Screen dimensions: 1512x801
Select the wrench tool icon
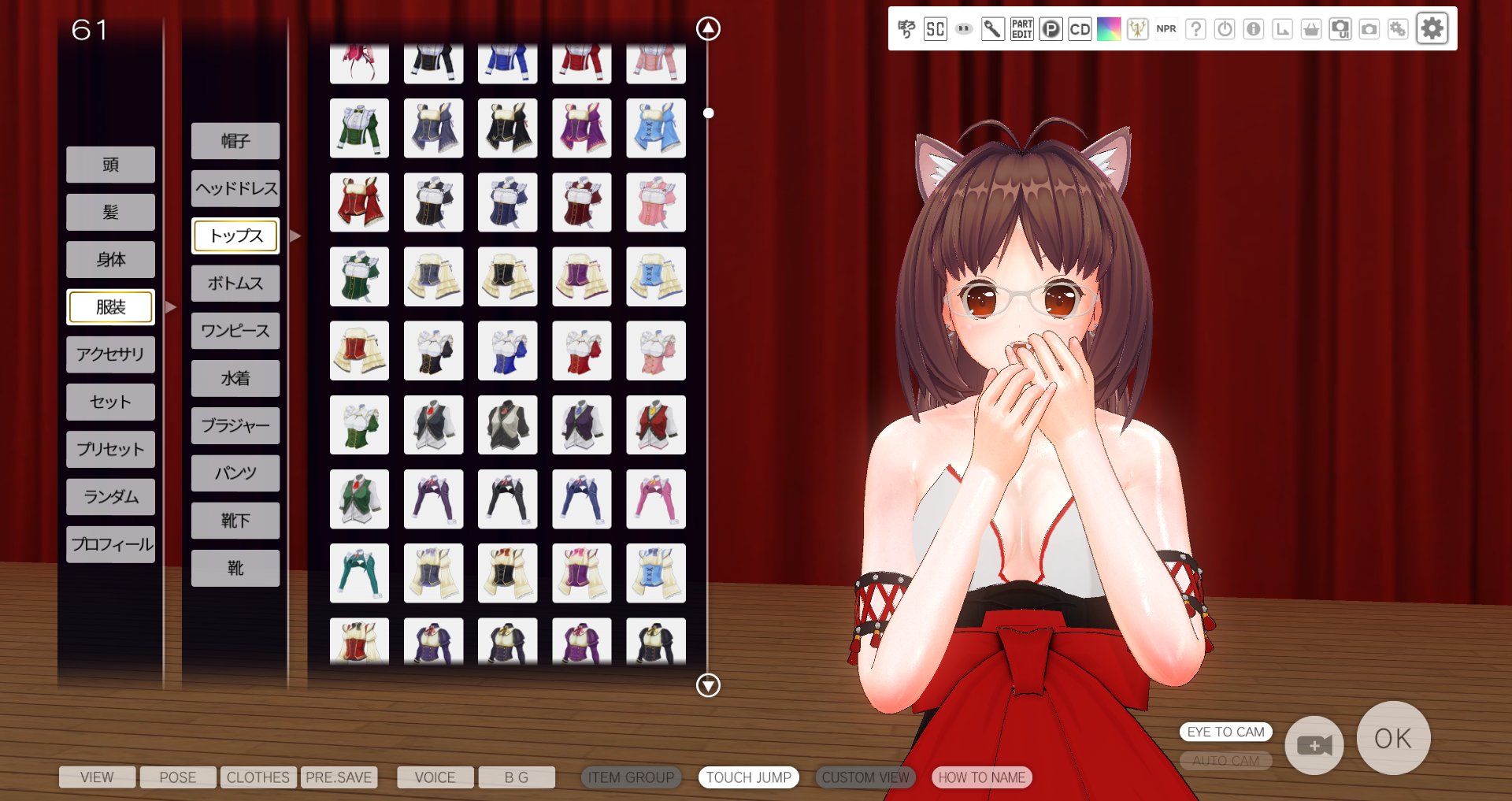pos(993,29)
